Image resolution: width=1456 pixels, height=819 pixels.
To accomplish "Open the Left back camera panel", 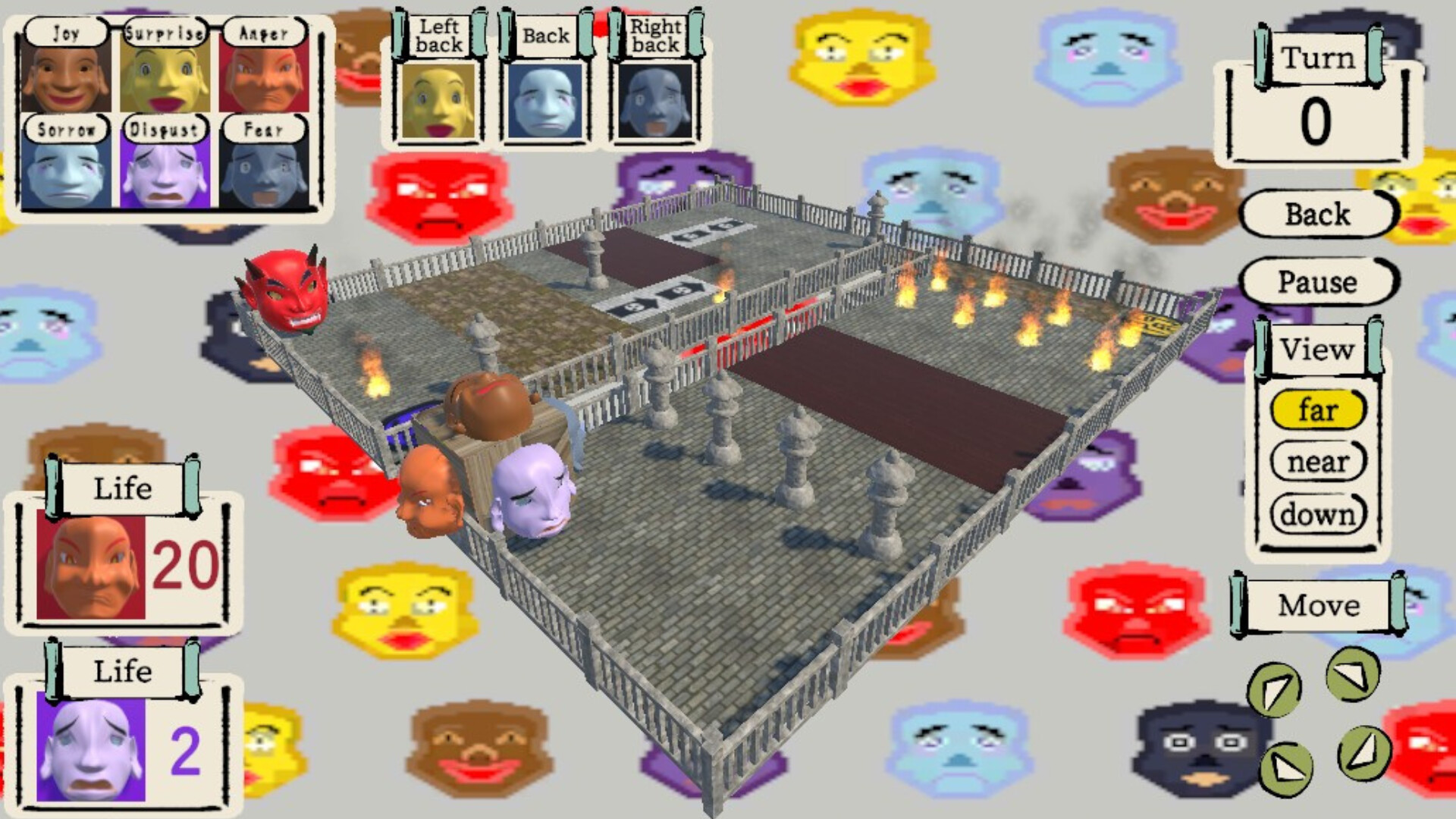I will click(436, 102).
